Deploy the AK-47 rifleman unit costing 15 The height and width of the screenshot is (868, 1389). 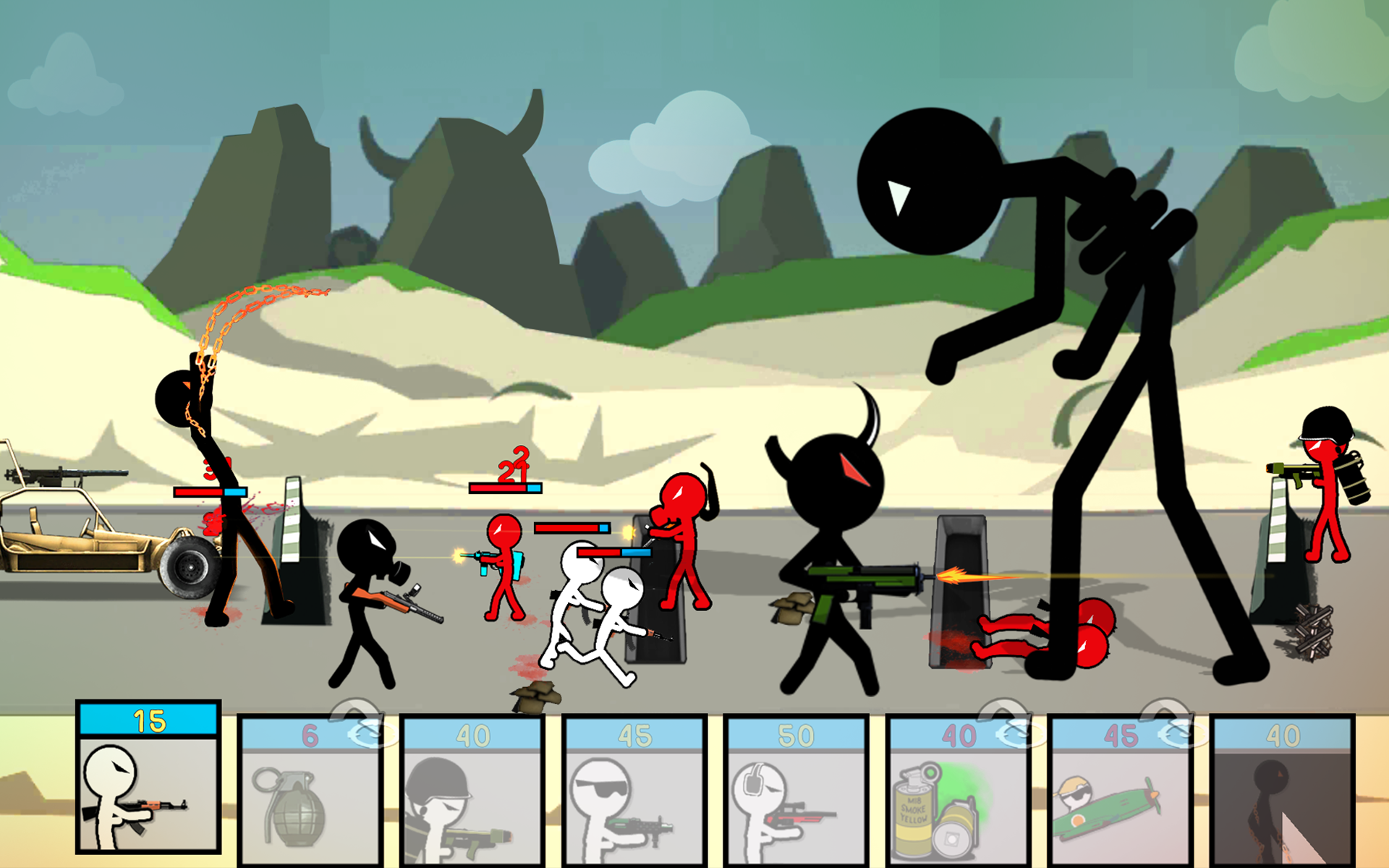(148, 778)
